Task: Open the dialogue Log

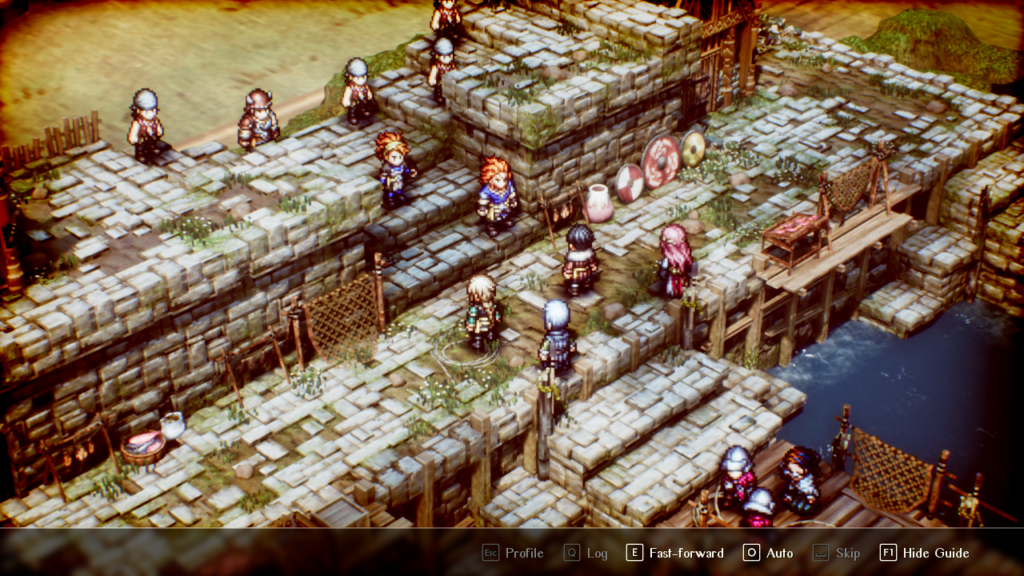Action: (586, 553)
